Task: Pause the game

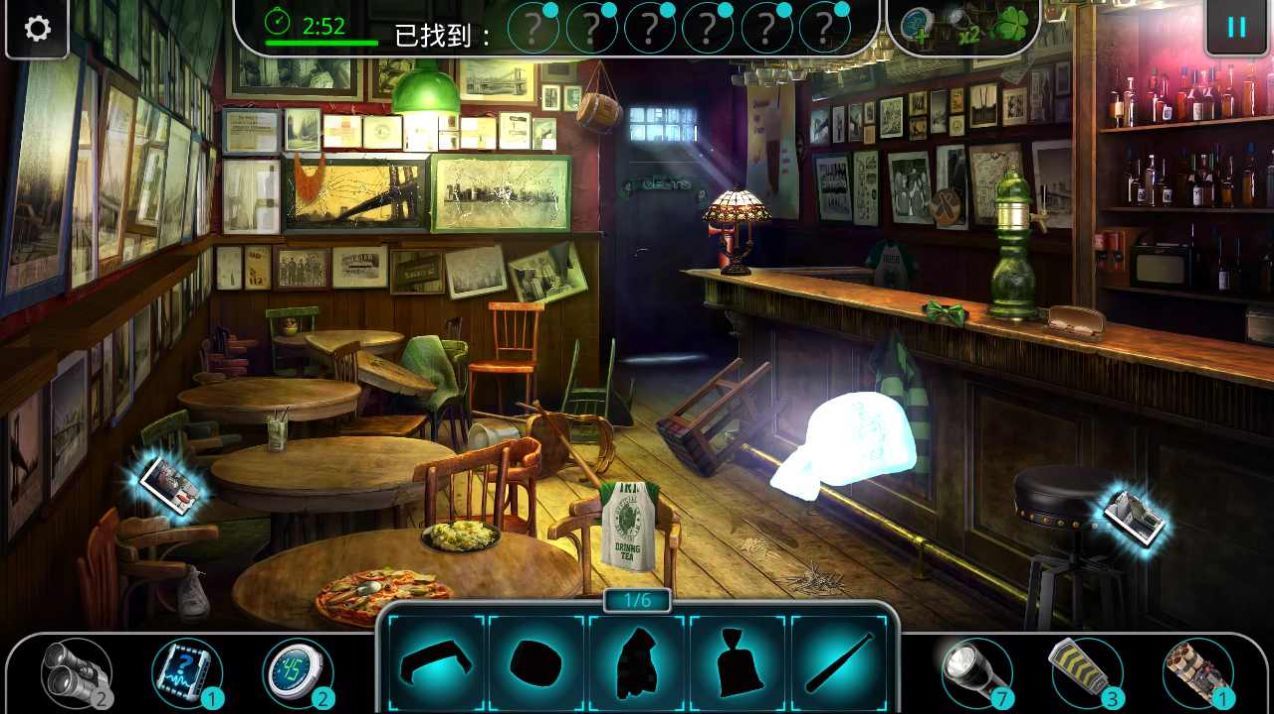Action: click(x=1236, y=27)
